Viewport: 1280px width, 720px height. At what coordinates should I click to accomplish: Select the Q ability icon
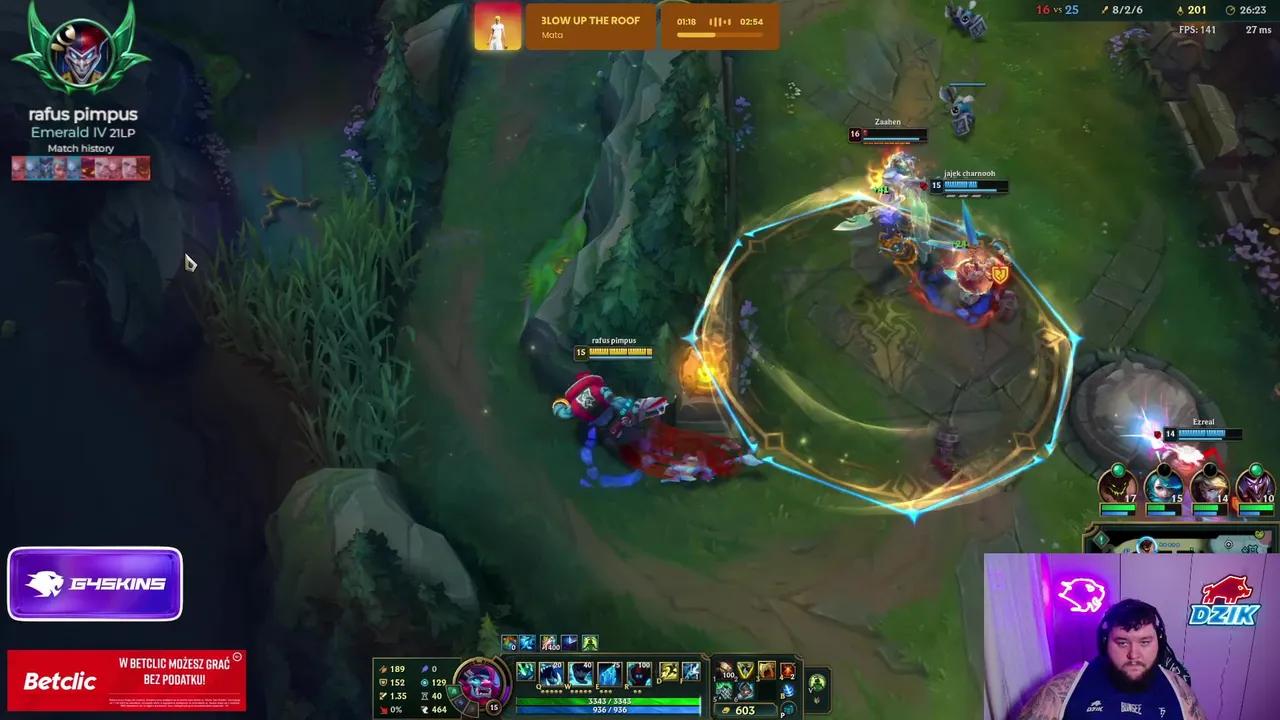click(550, 673)
